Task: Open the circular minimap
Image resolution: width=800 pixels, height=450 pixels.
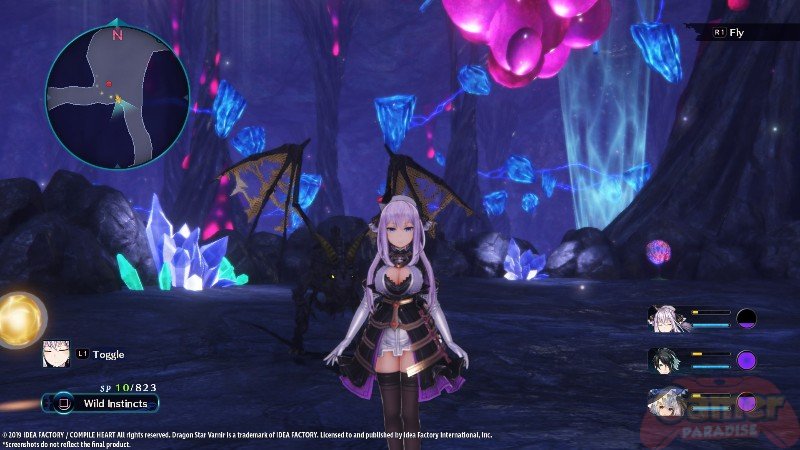Action: (117, 95)
